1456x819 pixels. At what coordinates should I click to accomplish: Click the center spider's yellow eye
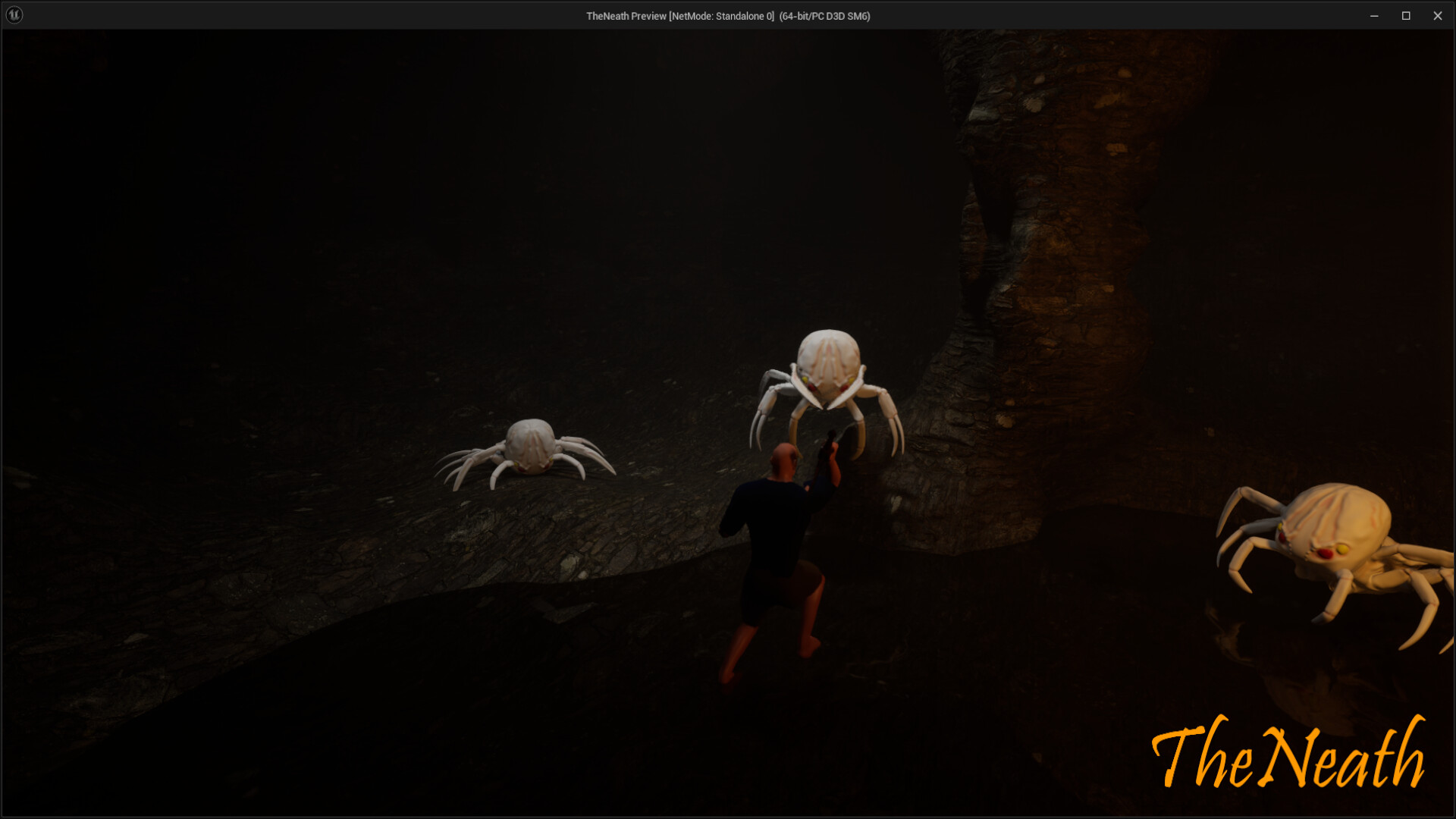coord(805,380)
